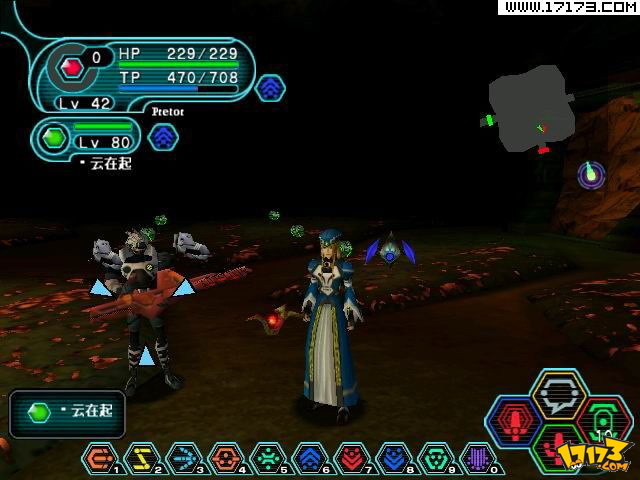Activate the red chevron technique in slot 7
640x480 pixels.
[351, 459]
